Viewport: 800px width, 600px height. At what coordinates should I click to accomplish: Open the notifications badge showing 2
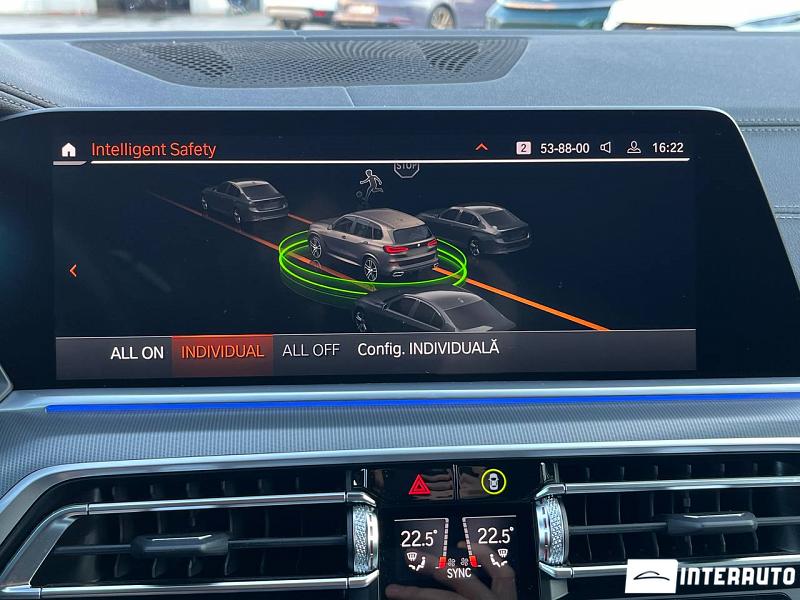coord(523,148)
